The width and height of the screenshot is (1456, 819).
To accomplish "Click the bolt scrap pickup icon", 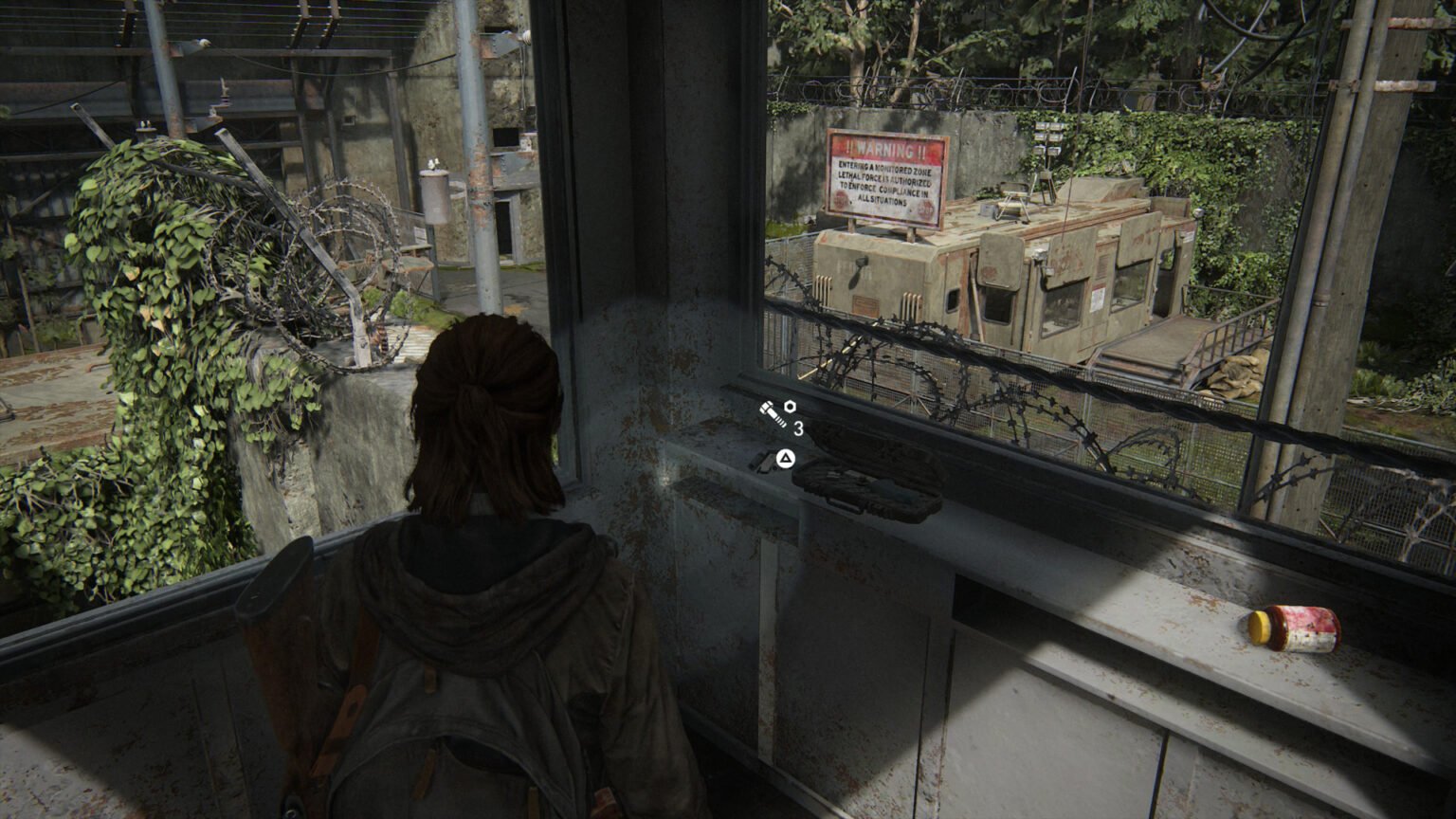I will click(x=773, y=413).
